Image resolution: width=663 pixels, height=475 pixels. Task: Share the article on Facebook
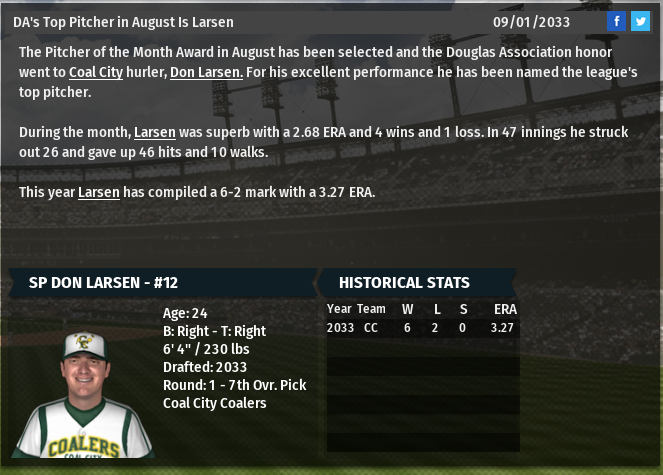(617, 21)
